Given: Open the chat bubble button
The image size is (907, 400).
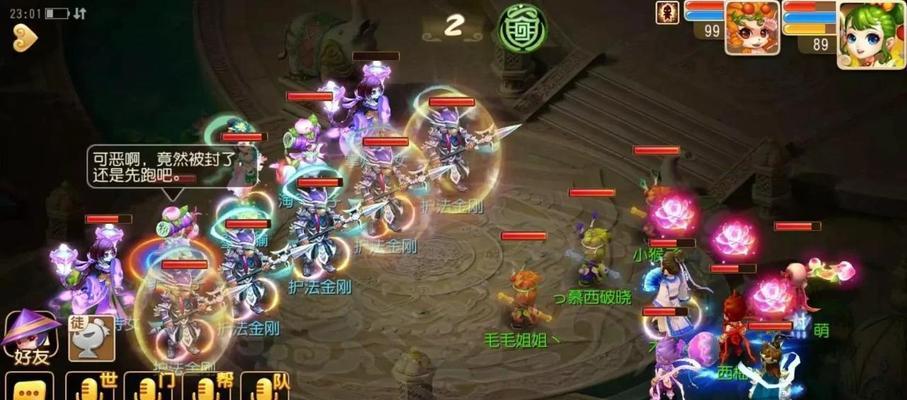Looking at the screenshot, I should 28,387.
